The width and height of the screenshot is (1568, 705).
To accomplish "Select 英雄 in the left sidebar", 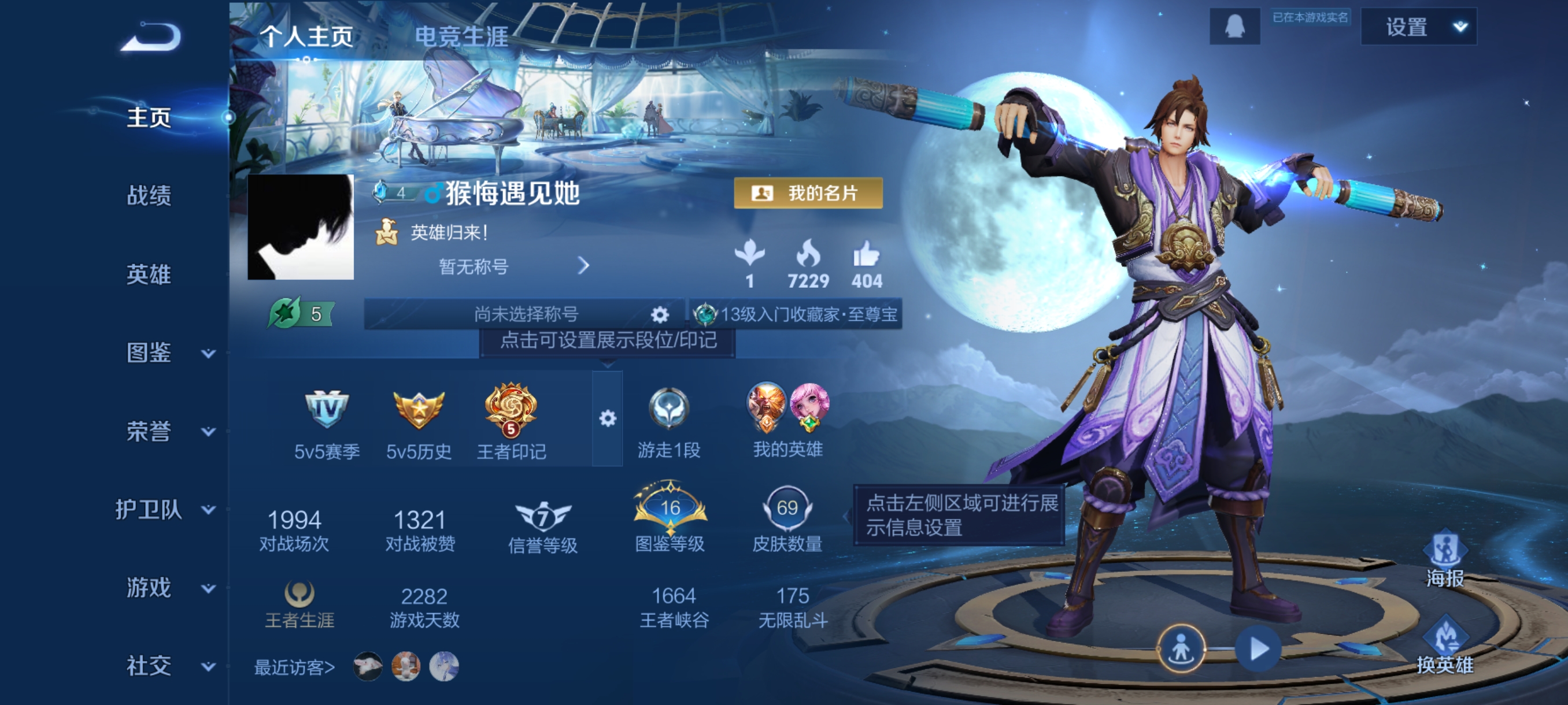I will 149,274.
